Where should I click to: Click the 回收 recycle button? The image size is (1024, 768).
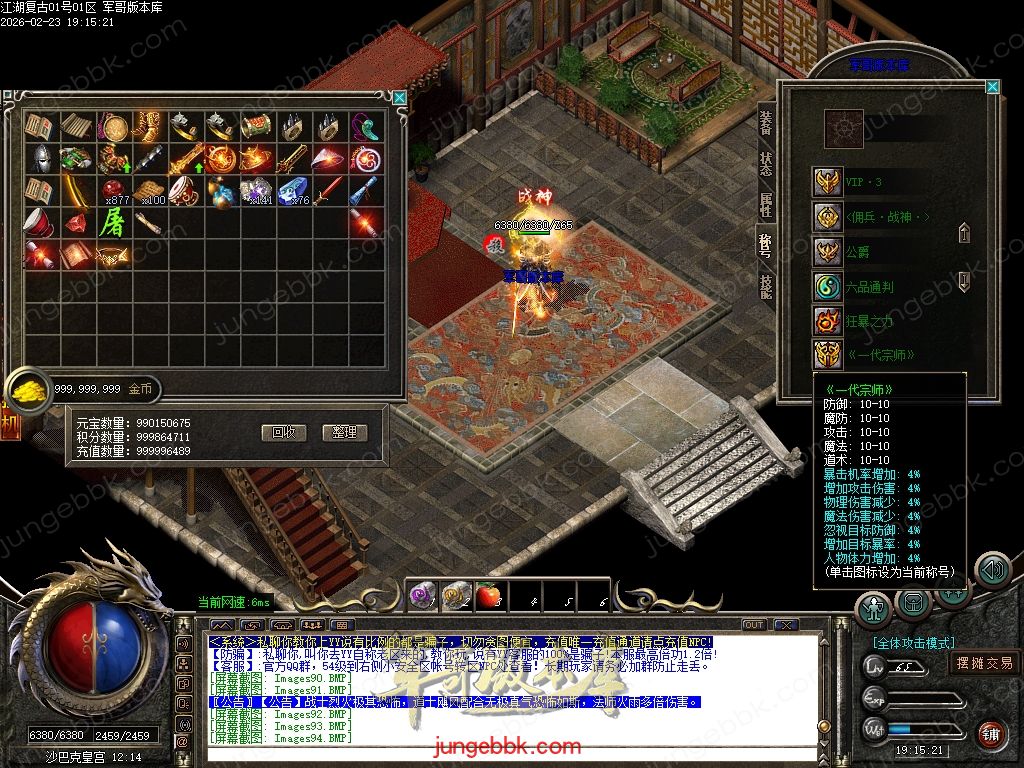pos(283,433)
